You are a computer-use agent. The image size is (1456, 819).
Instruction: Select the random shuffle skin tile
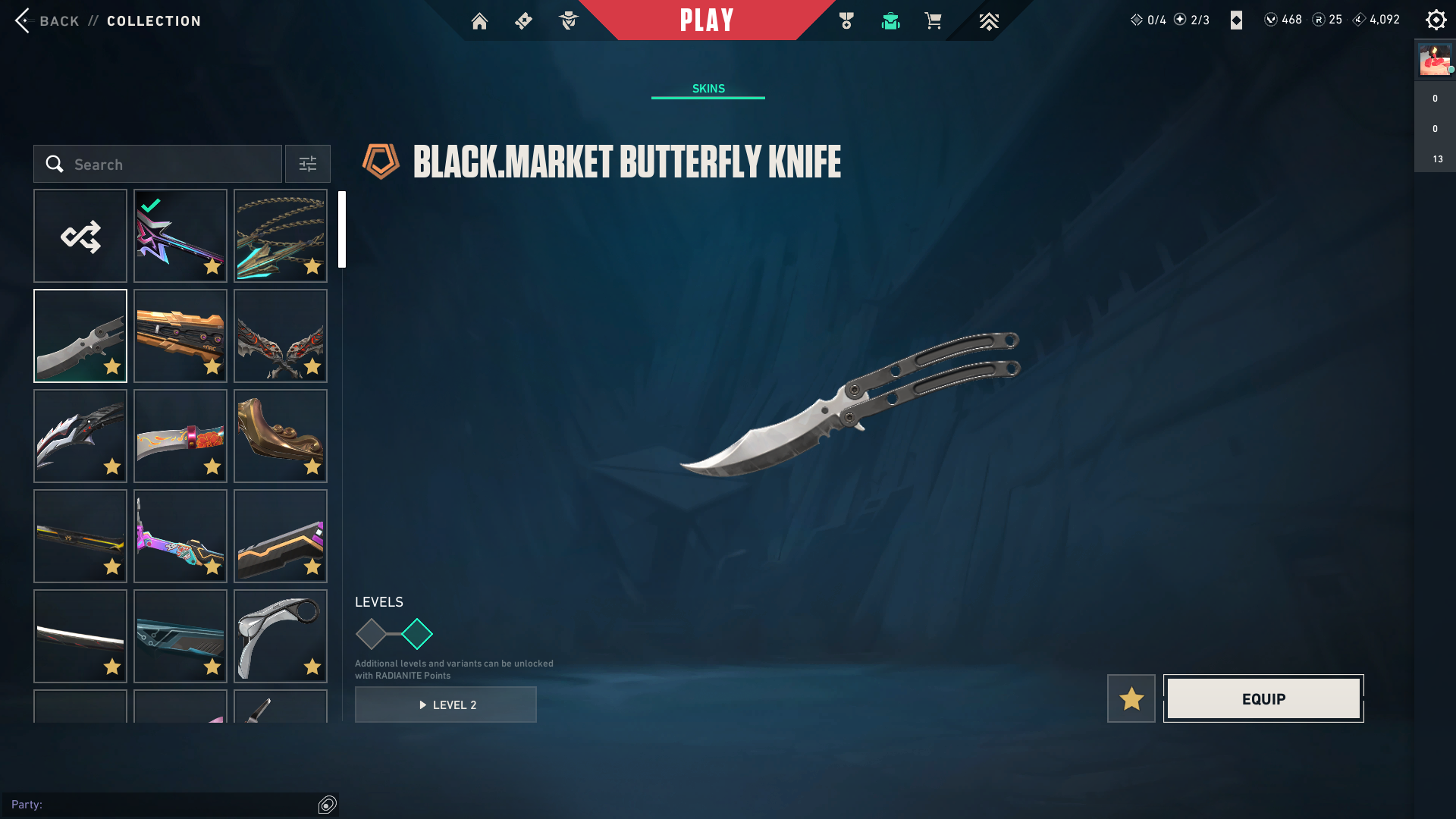80,237
